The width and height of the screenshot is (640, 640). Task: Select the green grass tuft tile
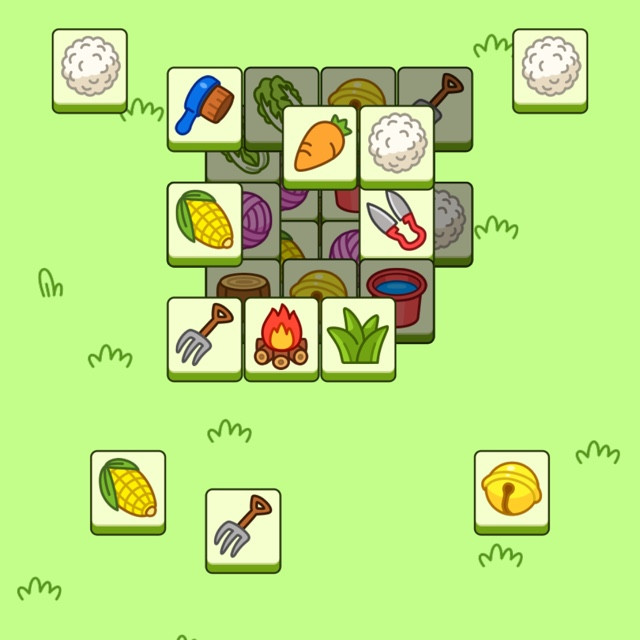[358, 337]
